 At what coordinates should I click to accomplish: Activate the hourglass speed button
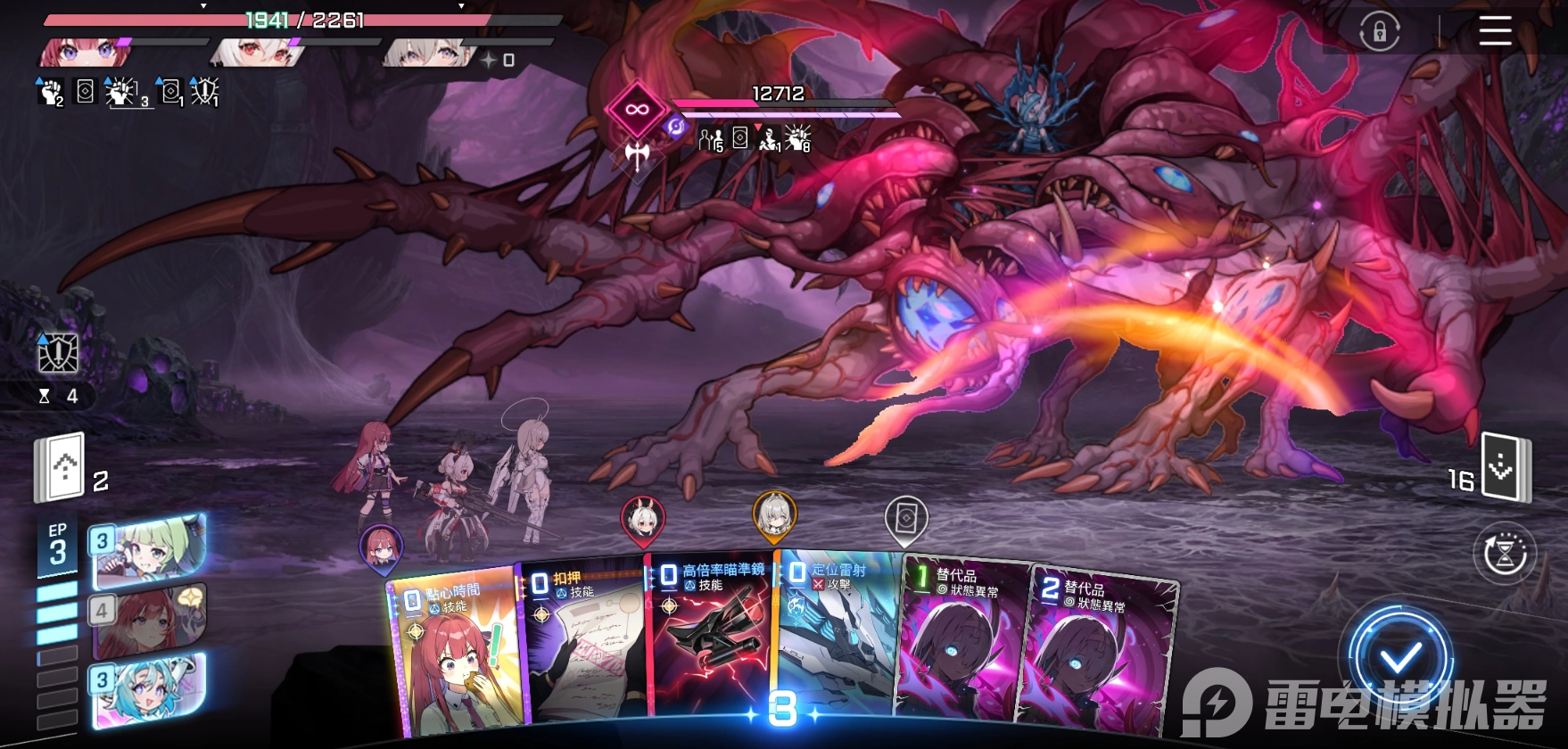coord(1505,554)
